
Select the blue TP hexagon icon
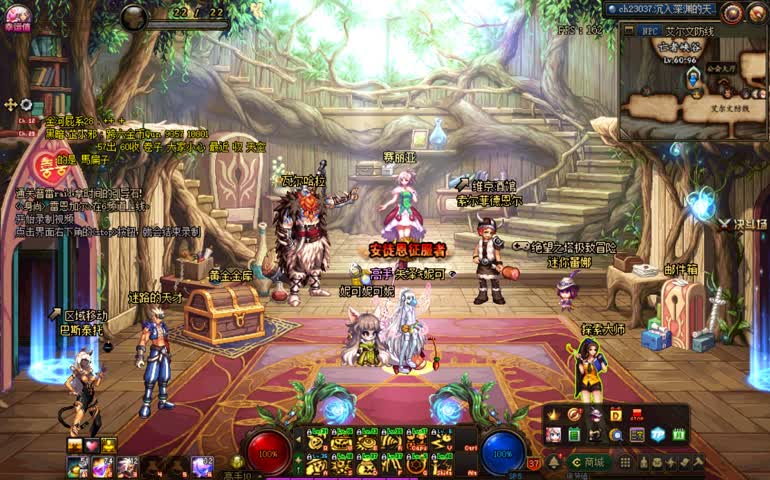[658, 435]
